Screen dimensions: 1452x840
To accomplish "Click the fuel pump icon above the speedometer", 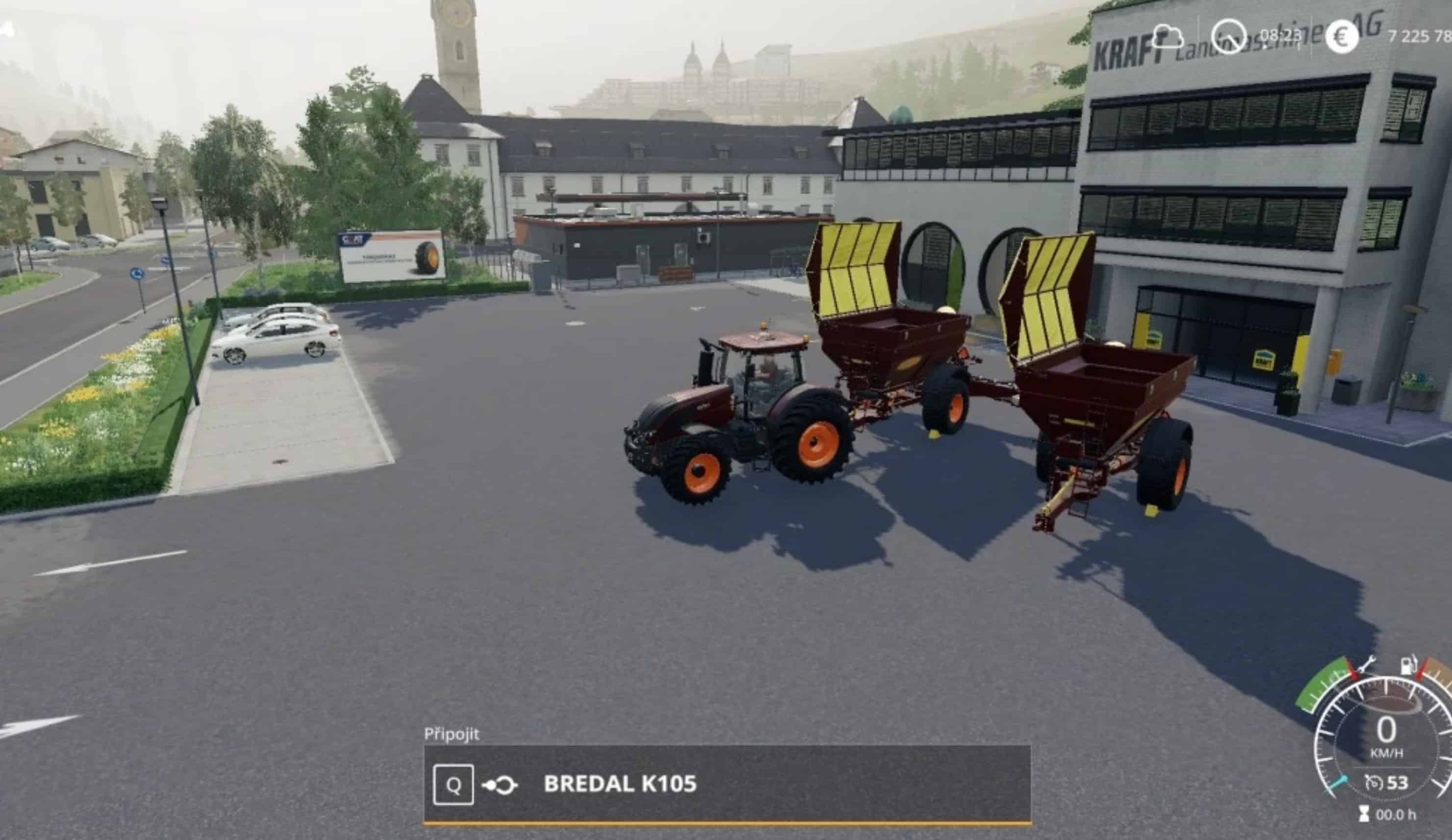I will coord(1408,666).
